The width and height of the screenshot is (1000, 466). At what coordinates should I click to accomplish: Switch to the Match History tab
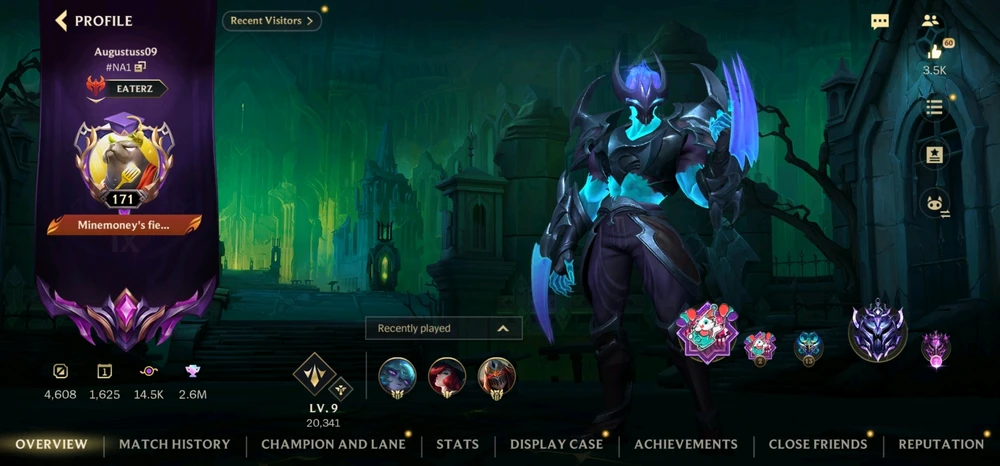(174, 444)
